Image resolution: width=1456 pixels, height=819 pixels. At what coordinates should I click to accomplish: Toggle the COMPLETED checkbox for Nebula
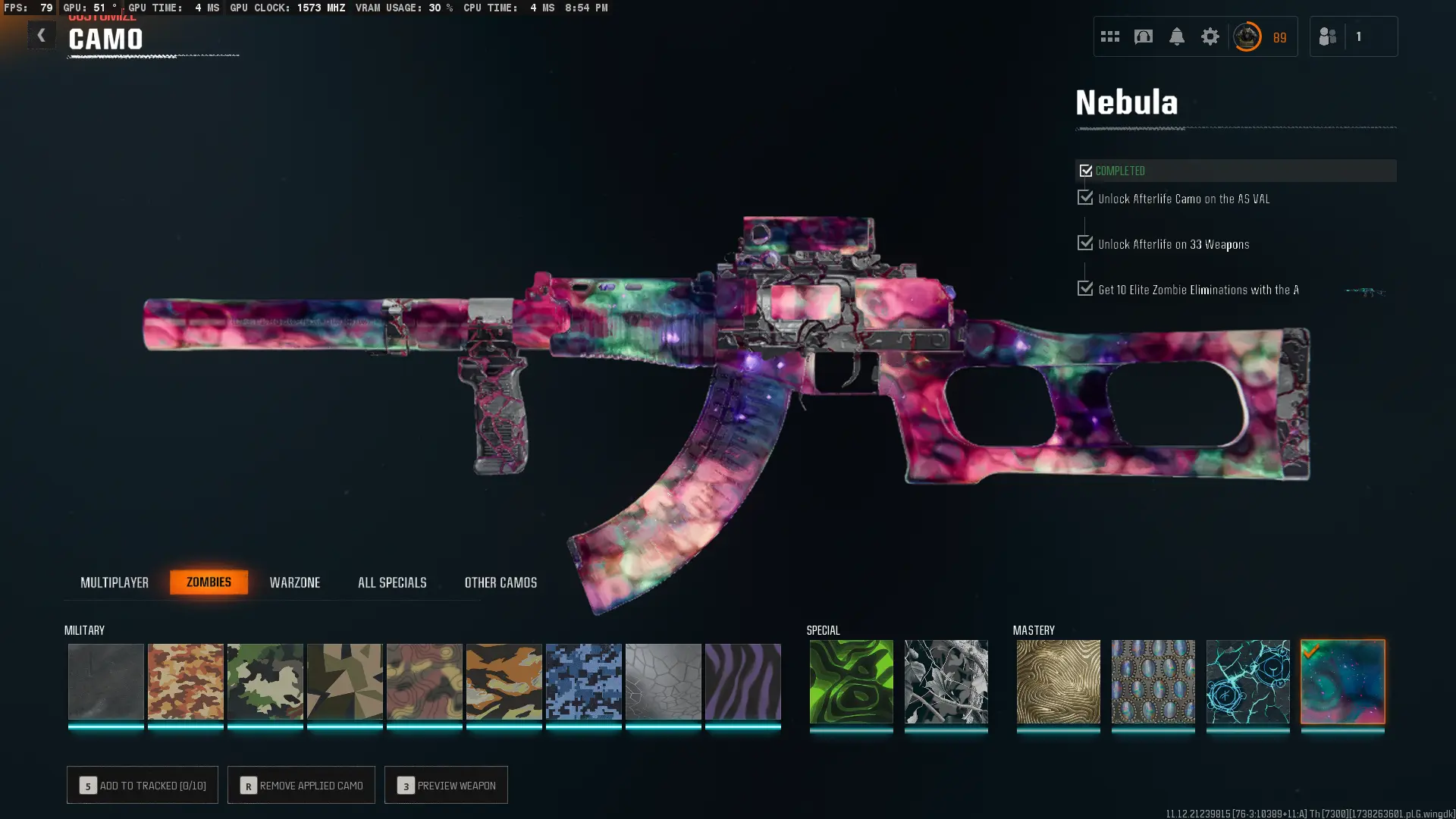1086,171
